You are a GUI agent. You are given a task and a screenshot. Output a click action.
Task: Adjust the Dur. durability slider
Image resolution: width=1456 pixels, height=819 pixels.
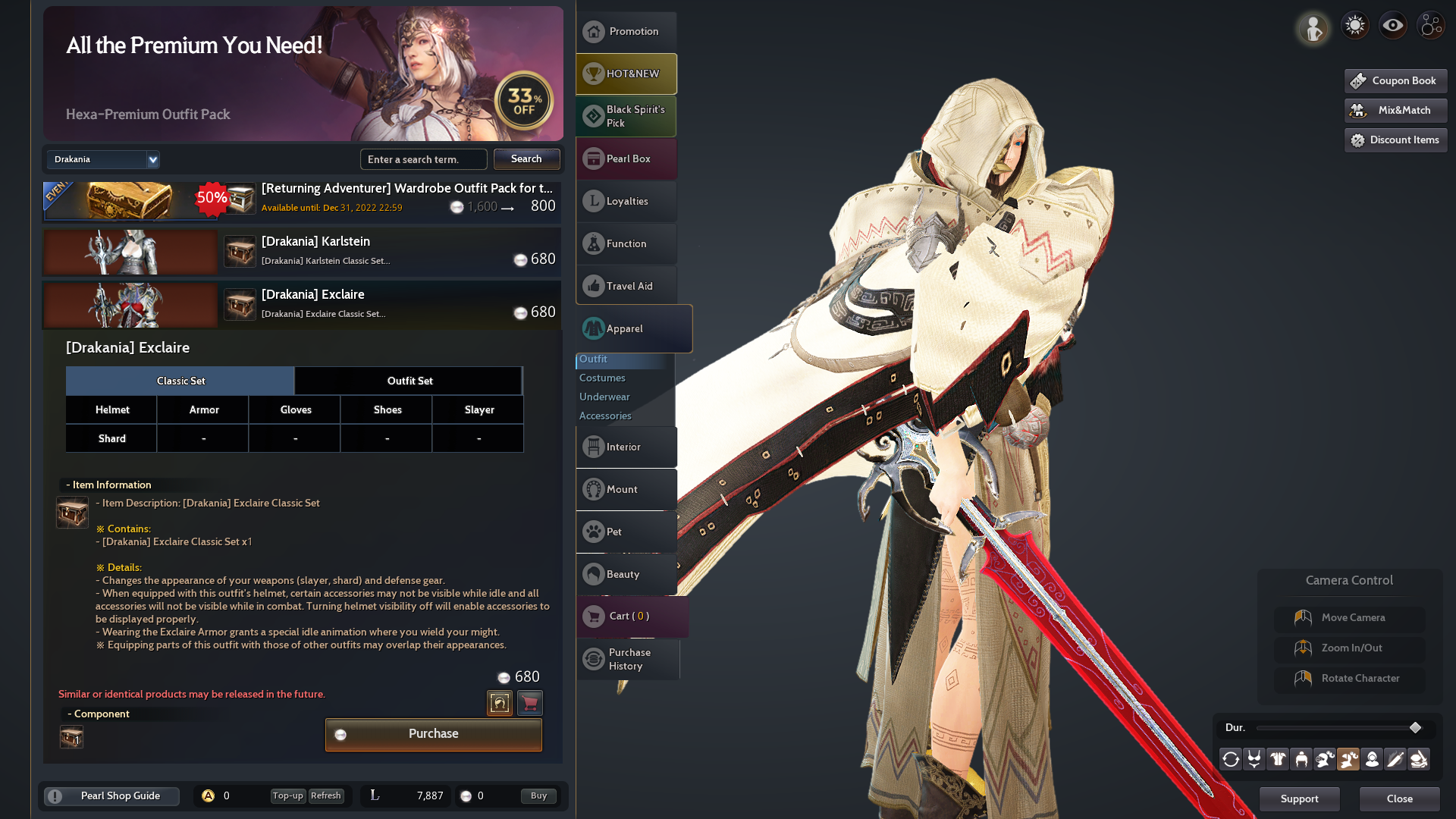(1415, 728)
